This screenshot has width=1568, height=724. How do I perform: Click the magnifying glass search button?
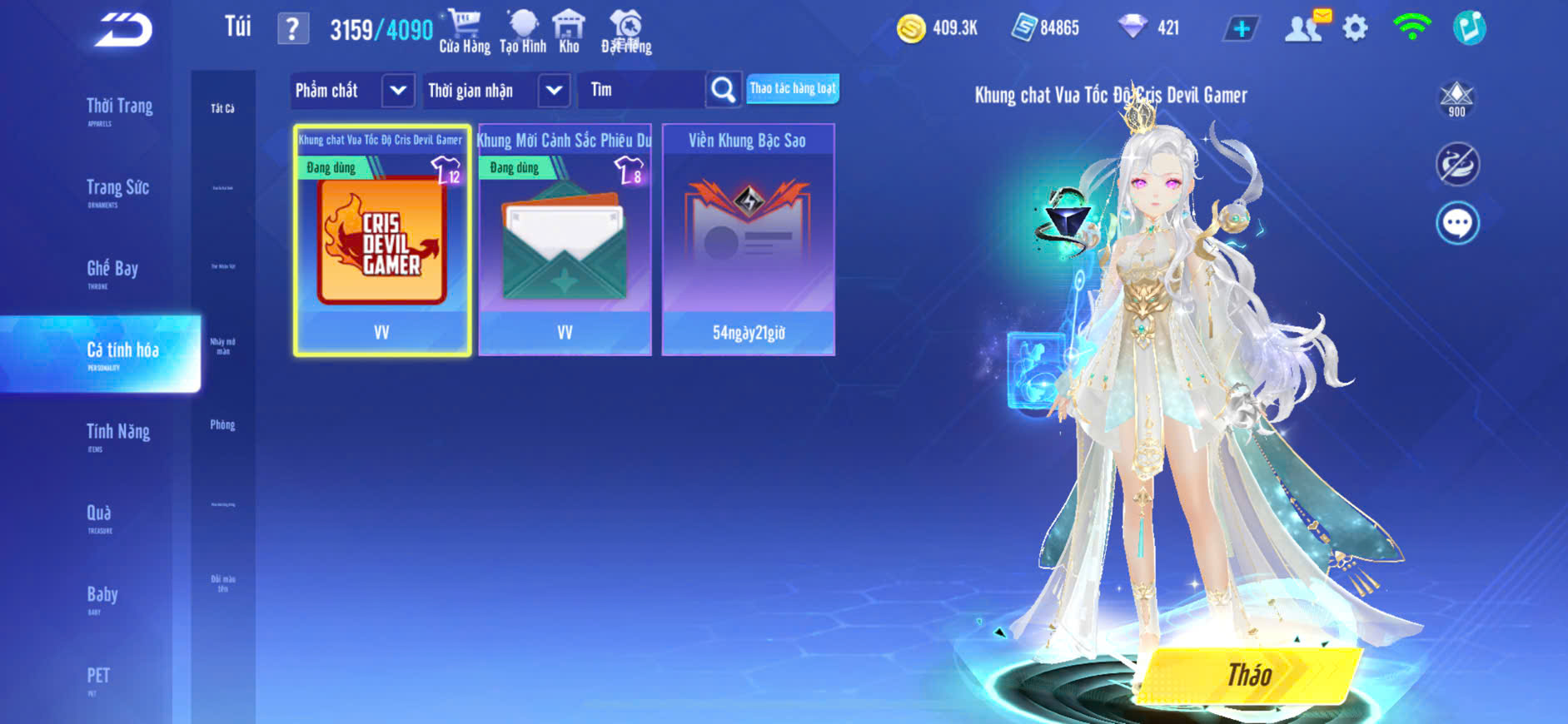723,90
